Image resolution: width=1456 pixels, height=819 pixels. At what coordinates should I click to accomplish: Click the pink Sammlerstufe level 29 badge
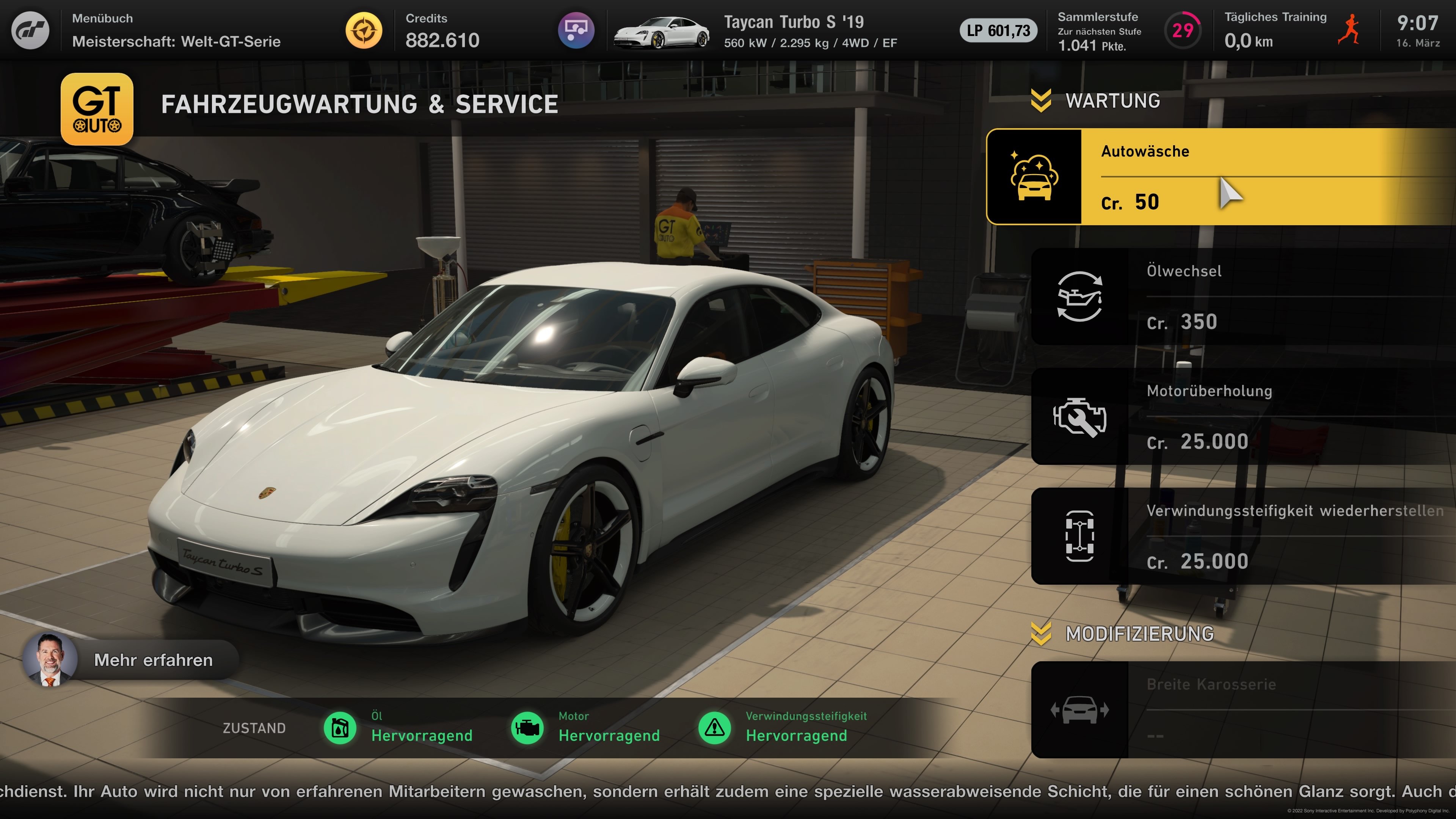[1183, 30]
